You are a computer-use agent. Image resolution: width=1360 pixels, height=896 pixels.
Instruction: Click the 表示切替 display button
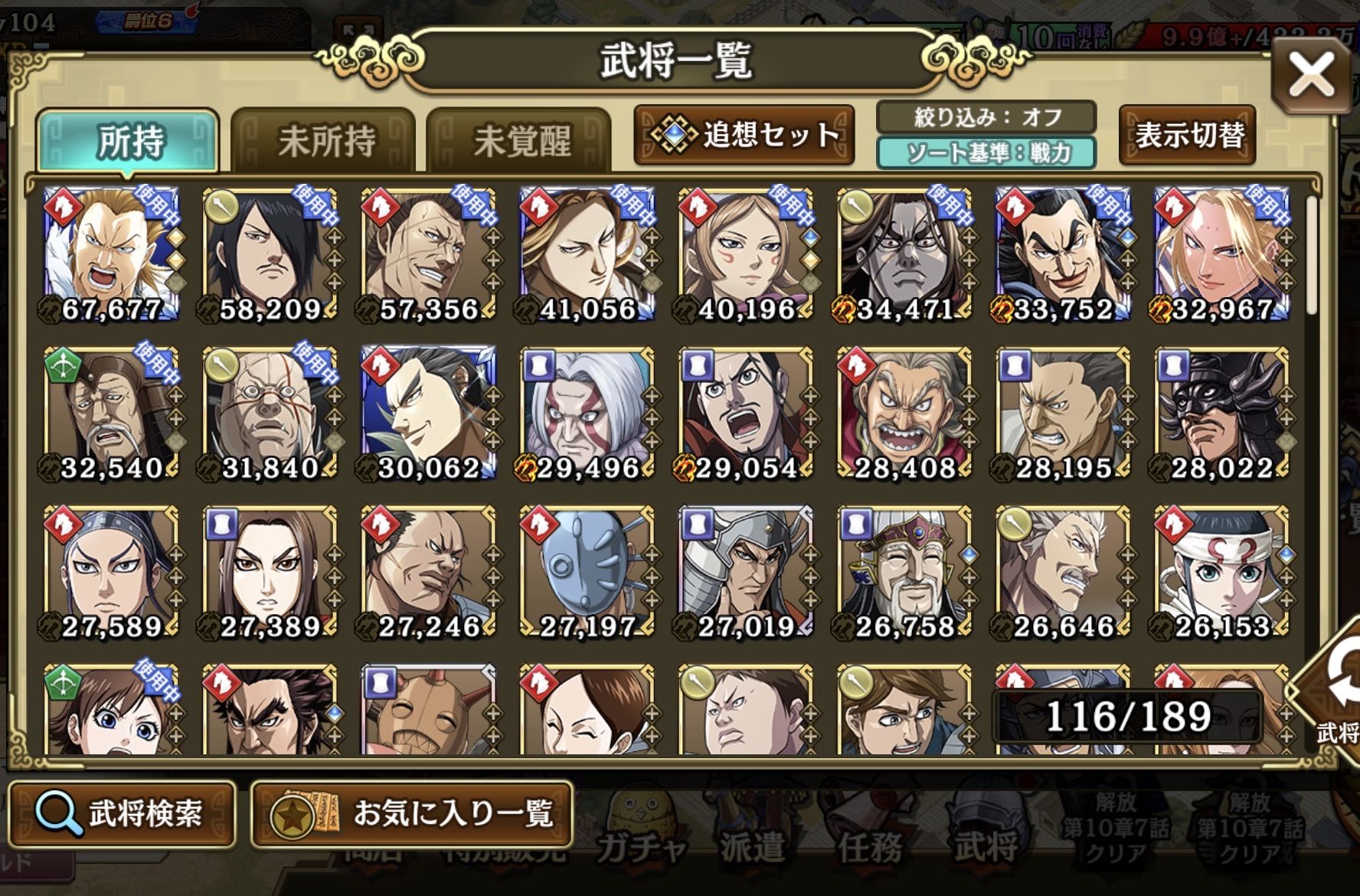pos(1188,136)
